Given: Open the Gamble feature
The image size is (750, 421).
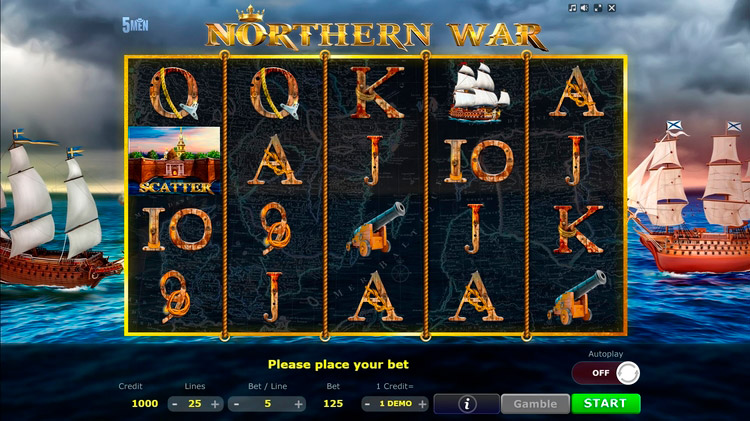Looking at the screenshot, I should point(535,404).
